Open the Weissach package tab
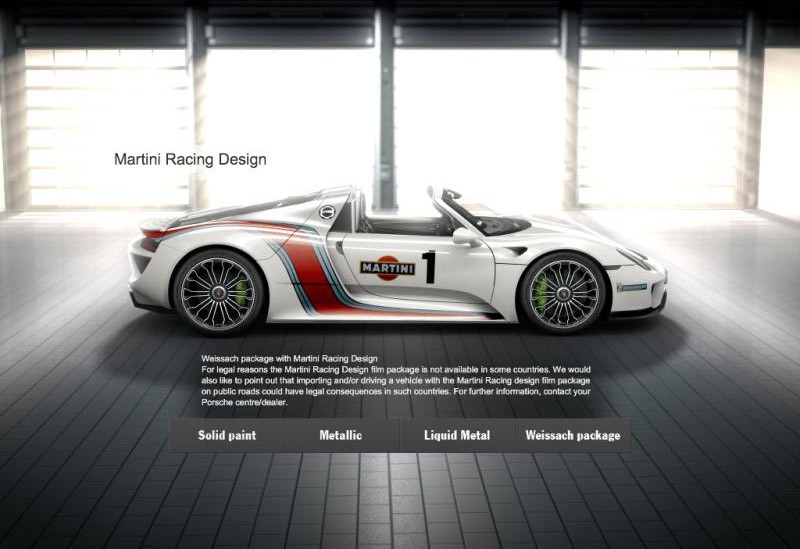800x549 pixels. point(572,436)
